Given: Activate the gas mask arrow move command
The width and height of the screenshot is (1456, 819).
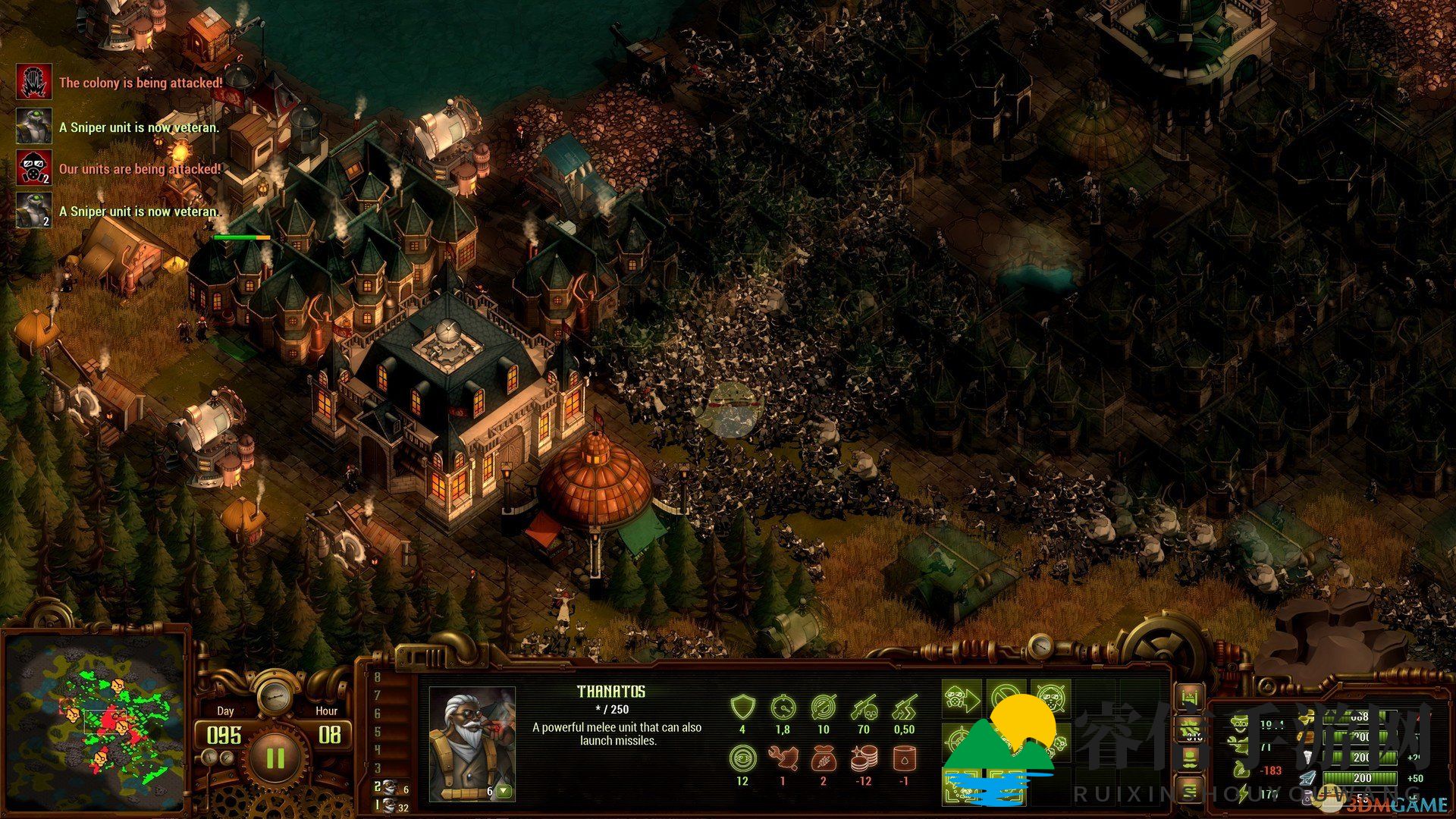Looking at the screenshot, I should pos(960,700).
